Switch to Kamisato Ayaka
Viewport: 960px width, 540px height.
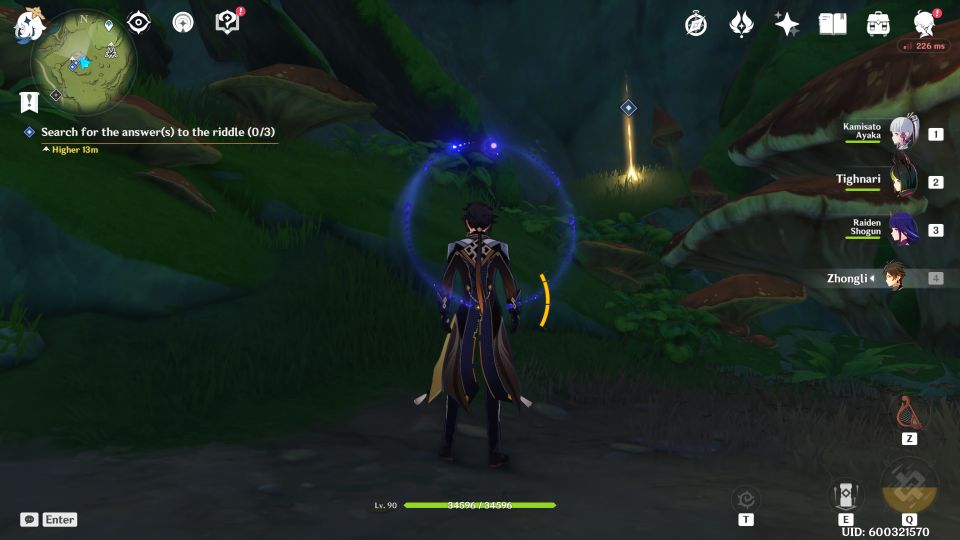point(903,134)
